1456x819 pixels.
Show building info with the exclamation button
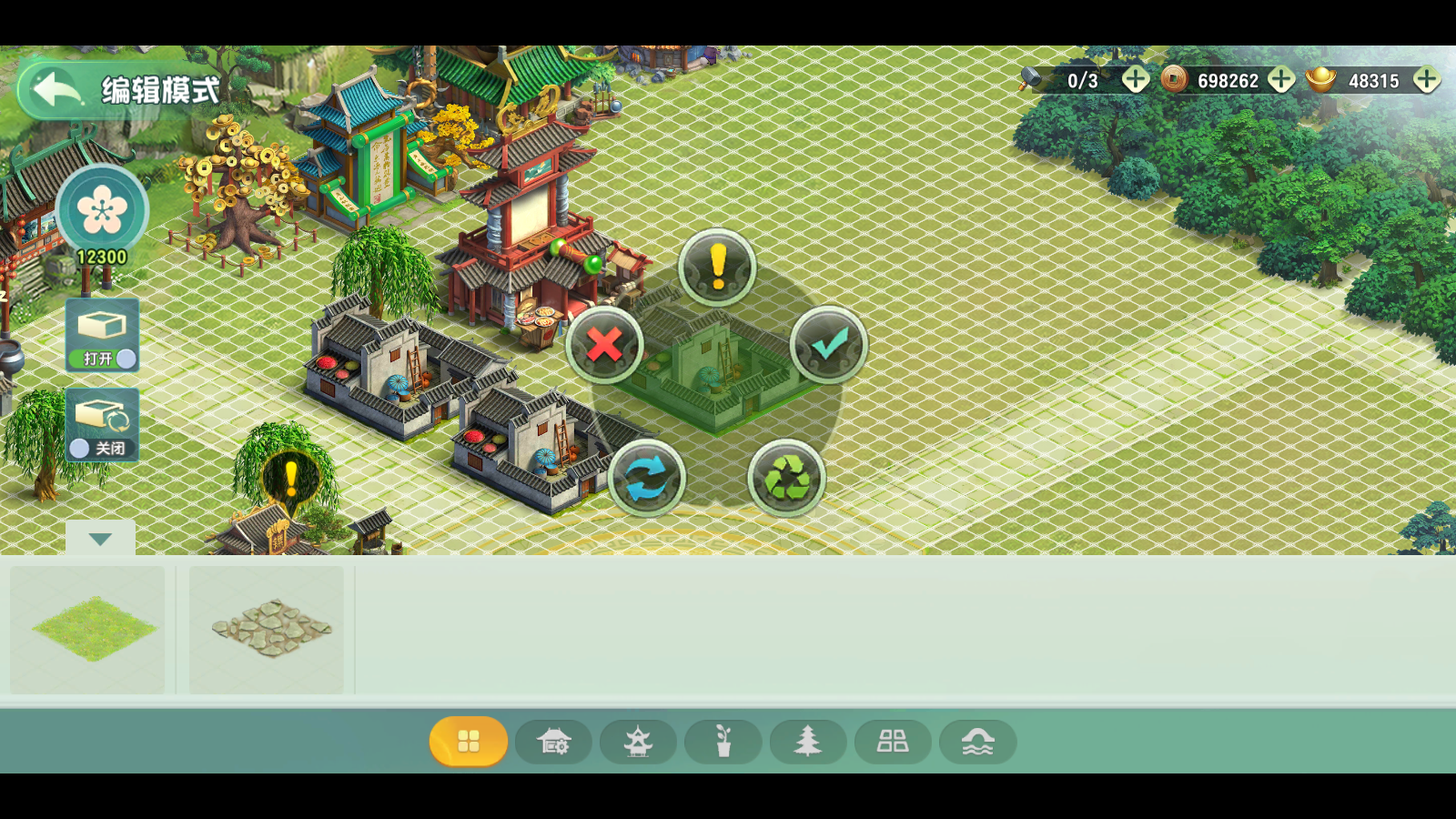[x=717, y=267]
